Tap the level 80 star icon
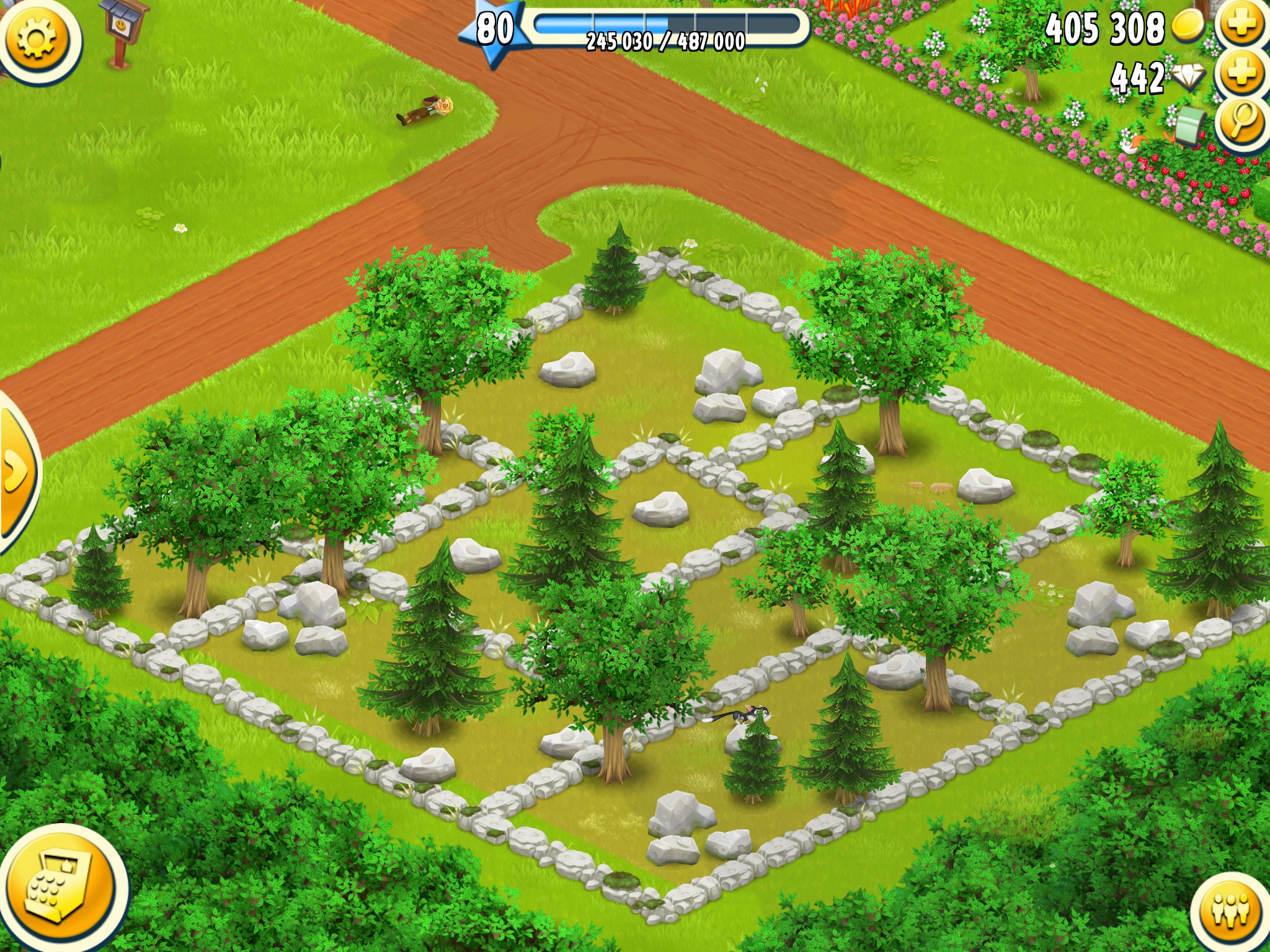1270x952 pixels. coord(494,31)
